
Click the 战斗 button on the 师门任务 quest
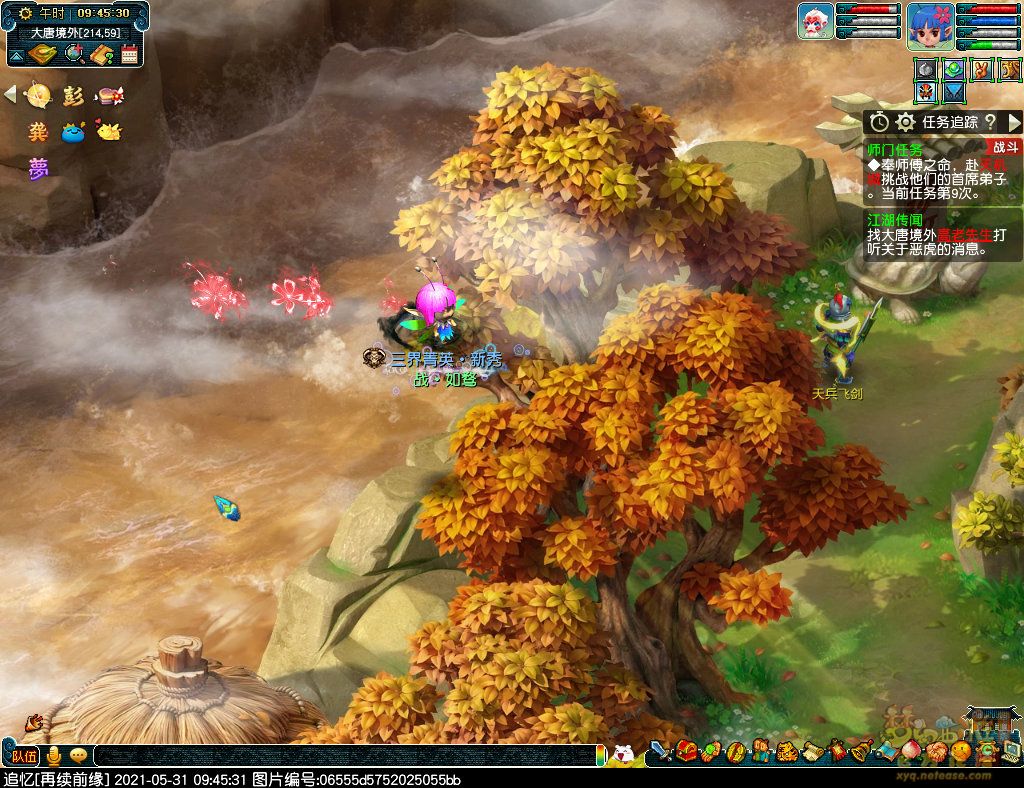coord(1005,147)
